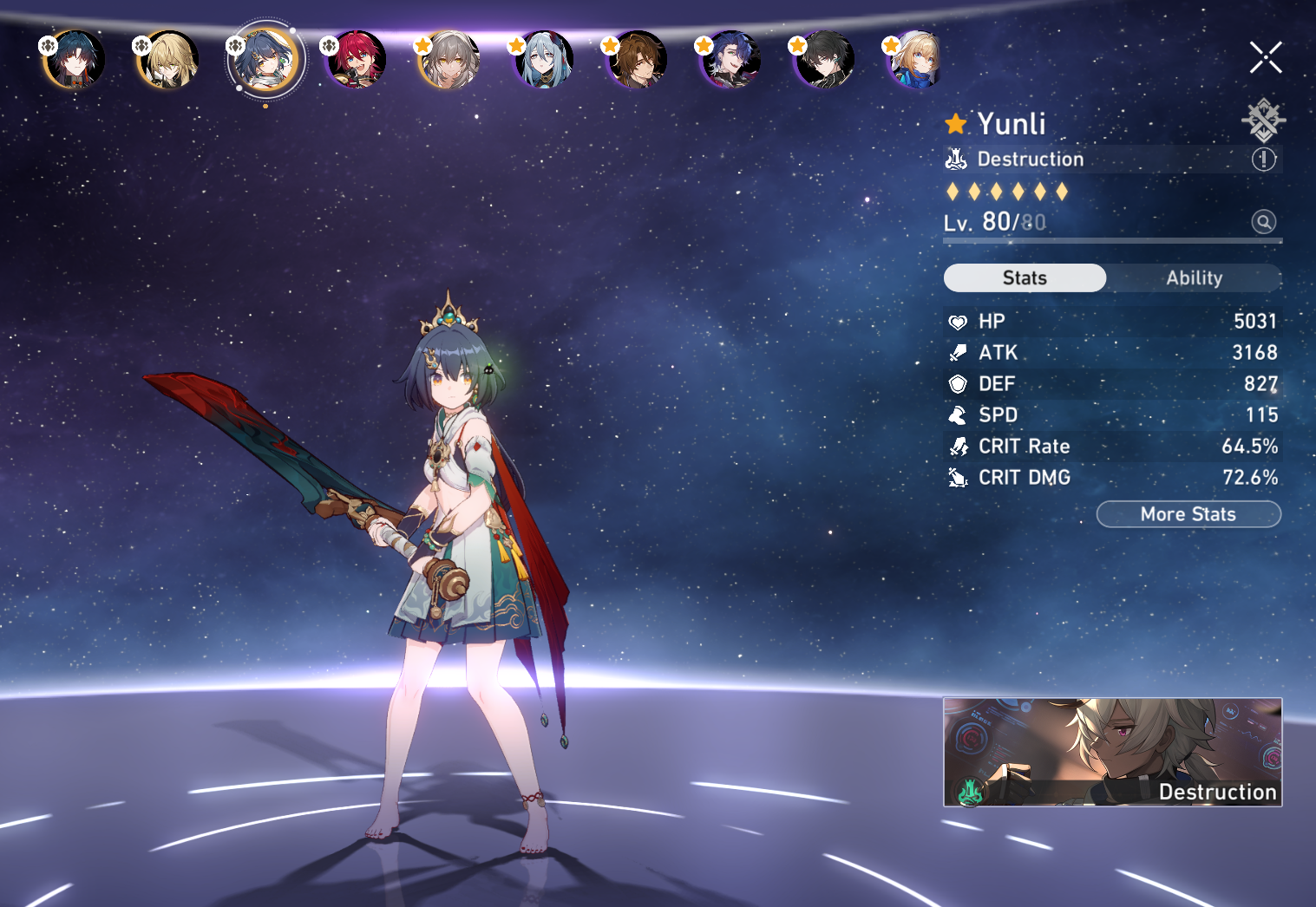The image size is (1316, 907).
Task: Select the HP stat heart icon
Action: [x=958, y=321]
